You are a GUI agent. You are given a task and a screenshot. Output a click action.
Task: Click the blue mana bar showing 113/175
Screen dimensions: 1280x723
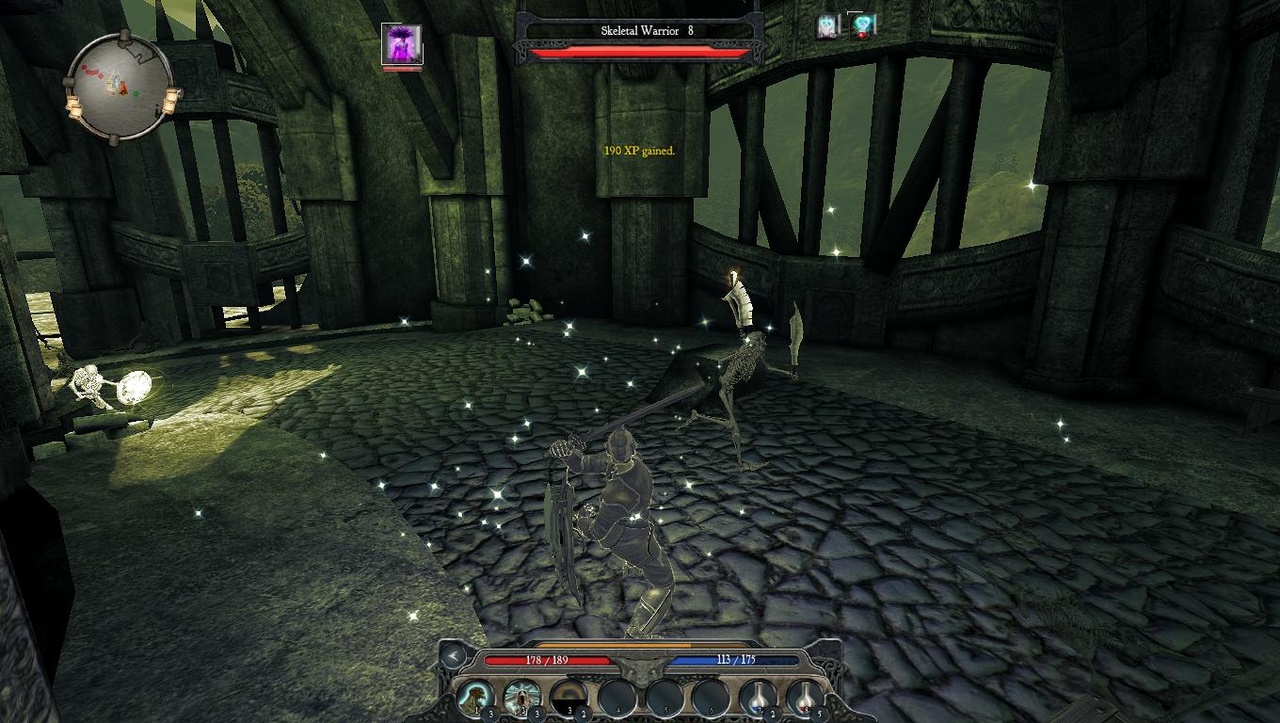[x=734, y=659]
